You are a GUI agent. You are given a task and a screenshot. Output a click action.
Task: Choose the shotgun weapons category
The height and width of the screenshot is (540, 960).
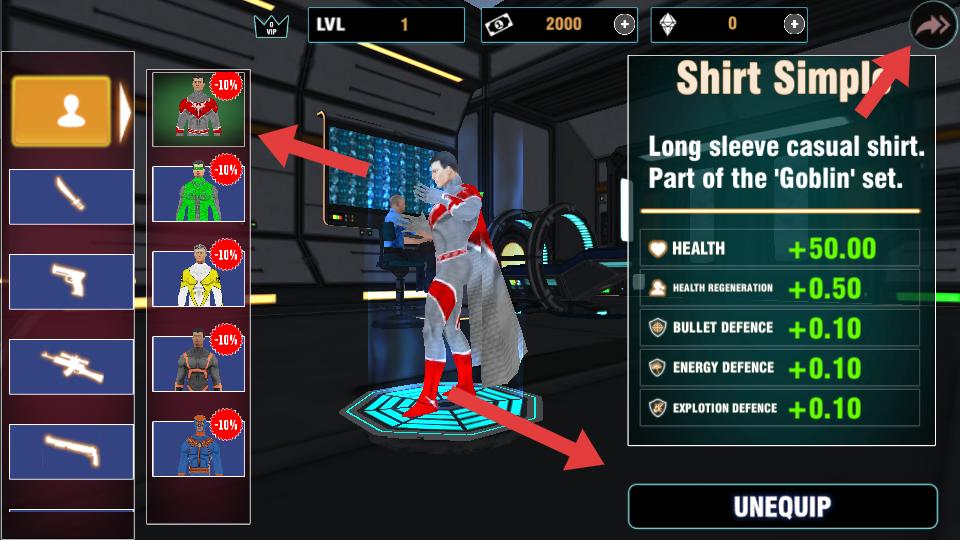coord(71,451)
